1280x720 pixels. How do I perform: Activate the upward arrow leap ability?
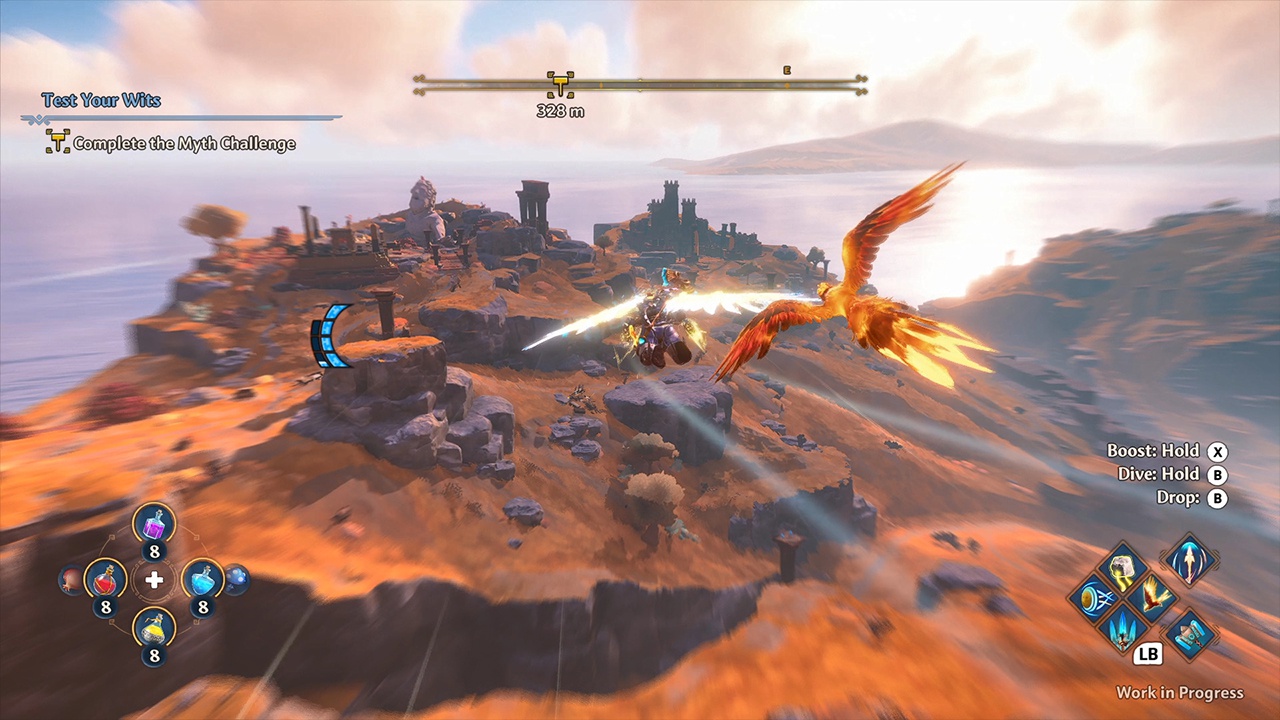pos(1189,560)
